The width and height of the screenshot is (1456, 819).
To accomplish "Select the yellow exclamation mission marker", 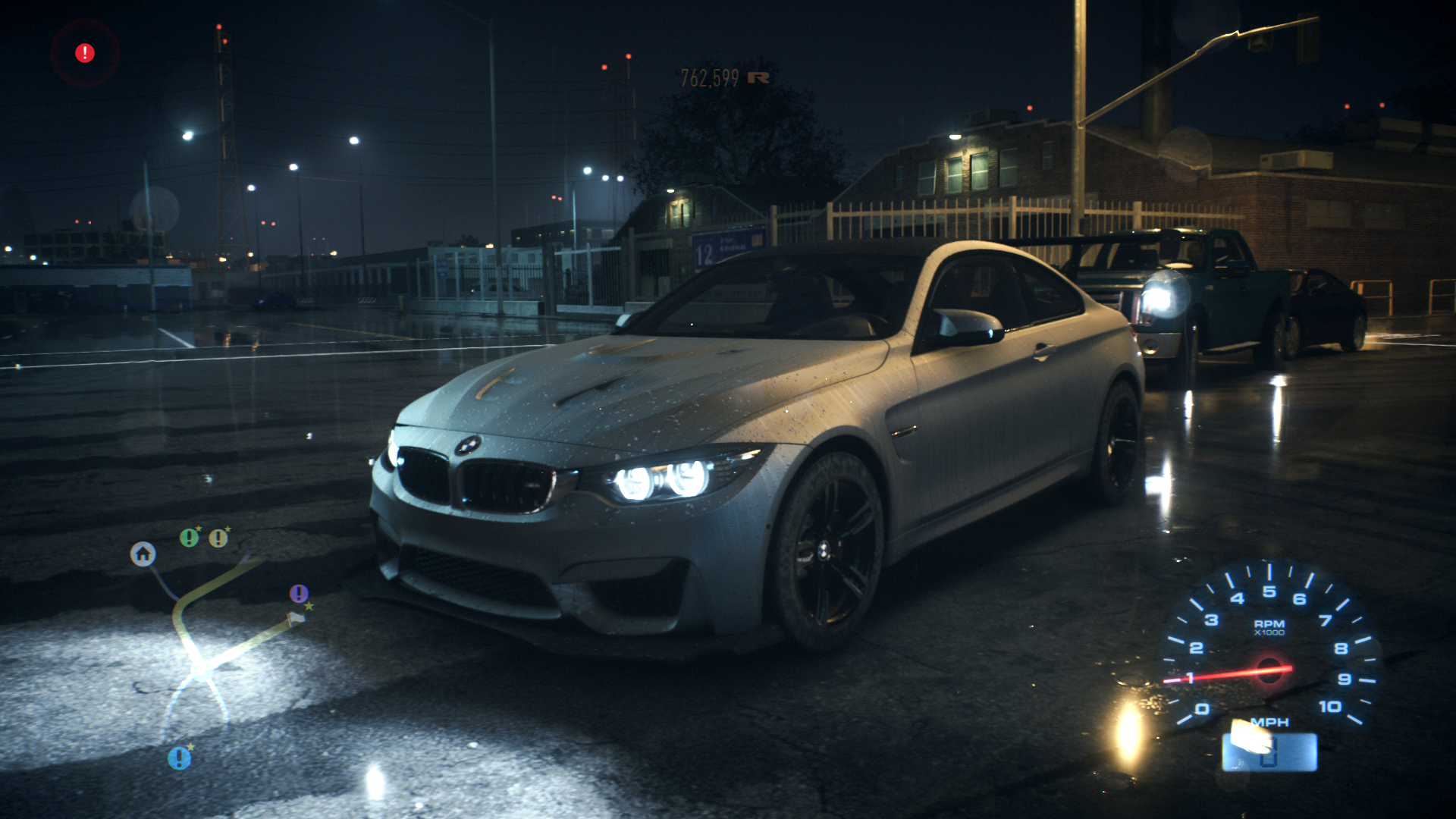I will [218, 538].
